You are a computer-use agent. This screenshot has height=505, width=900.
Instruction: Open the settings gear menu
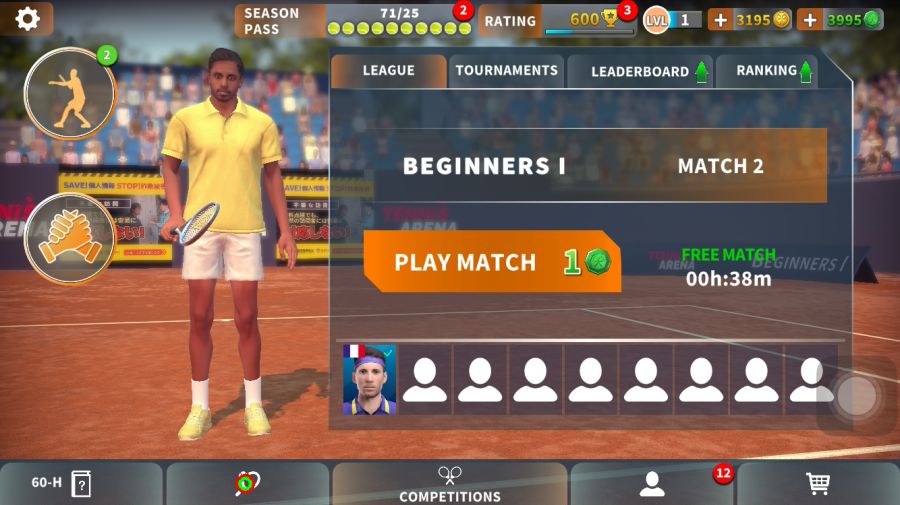[27, 18]
